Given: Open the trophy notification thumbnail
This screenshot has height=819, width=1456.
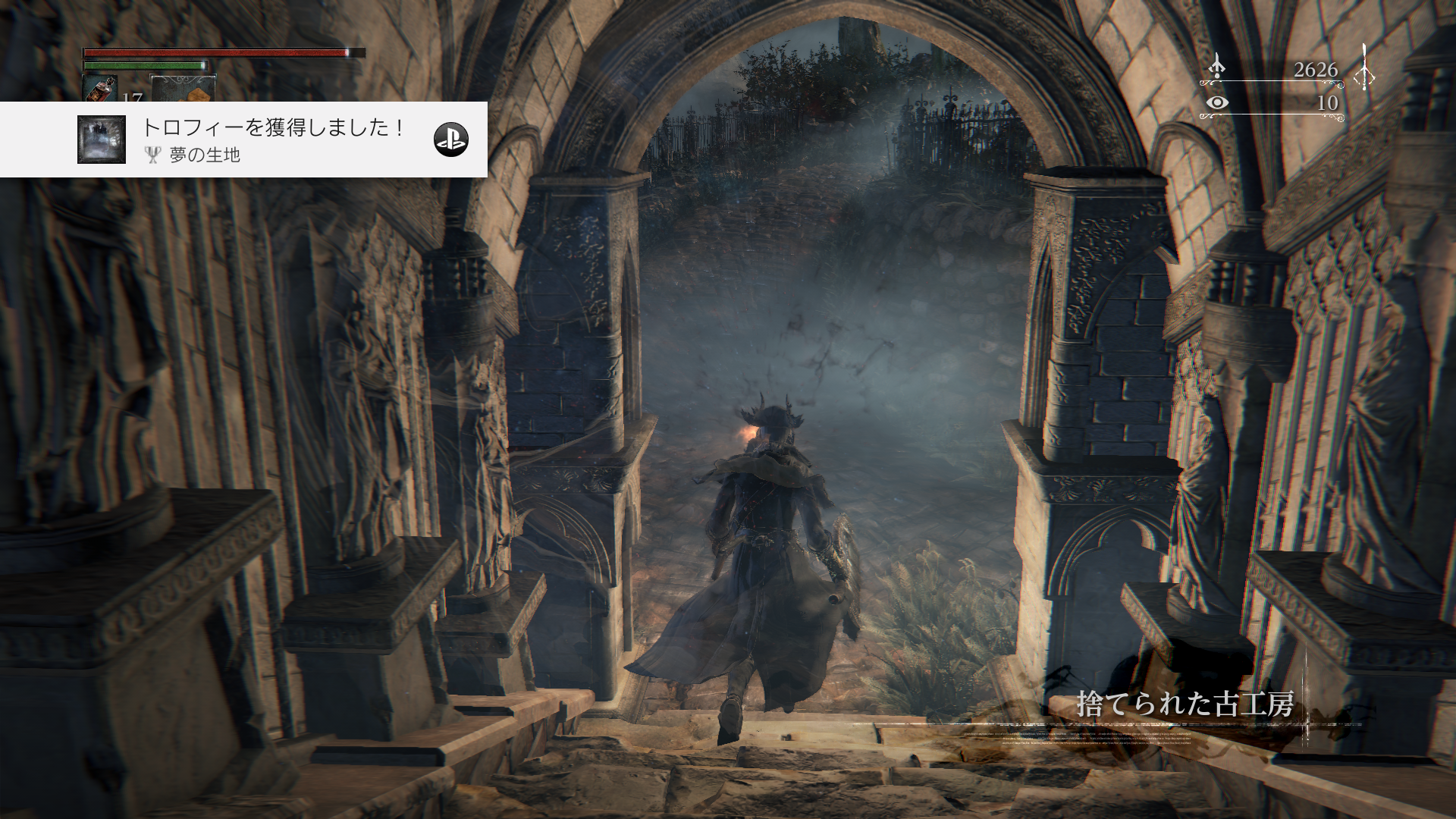Looking at the screenshot, I should [x=102, y=140].
